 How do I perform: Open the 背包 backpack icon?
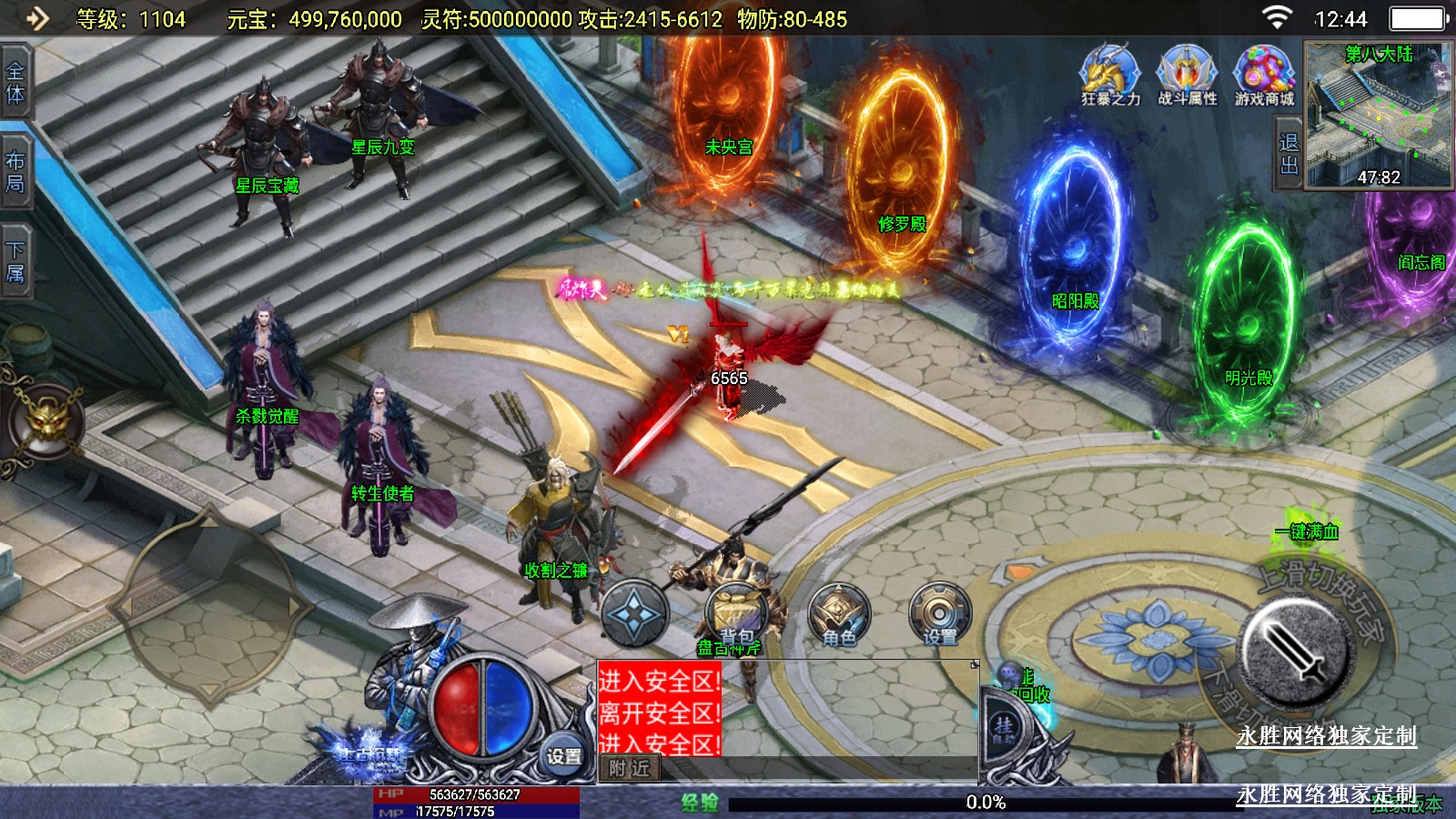737,613
